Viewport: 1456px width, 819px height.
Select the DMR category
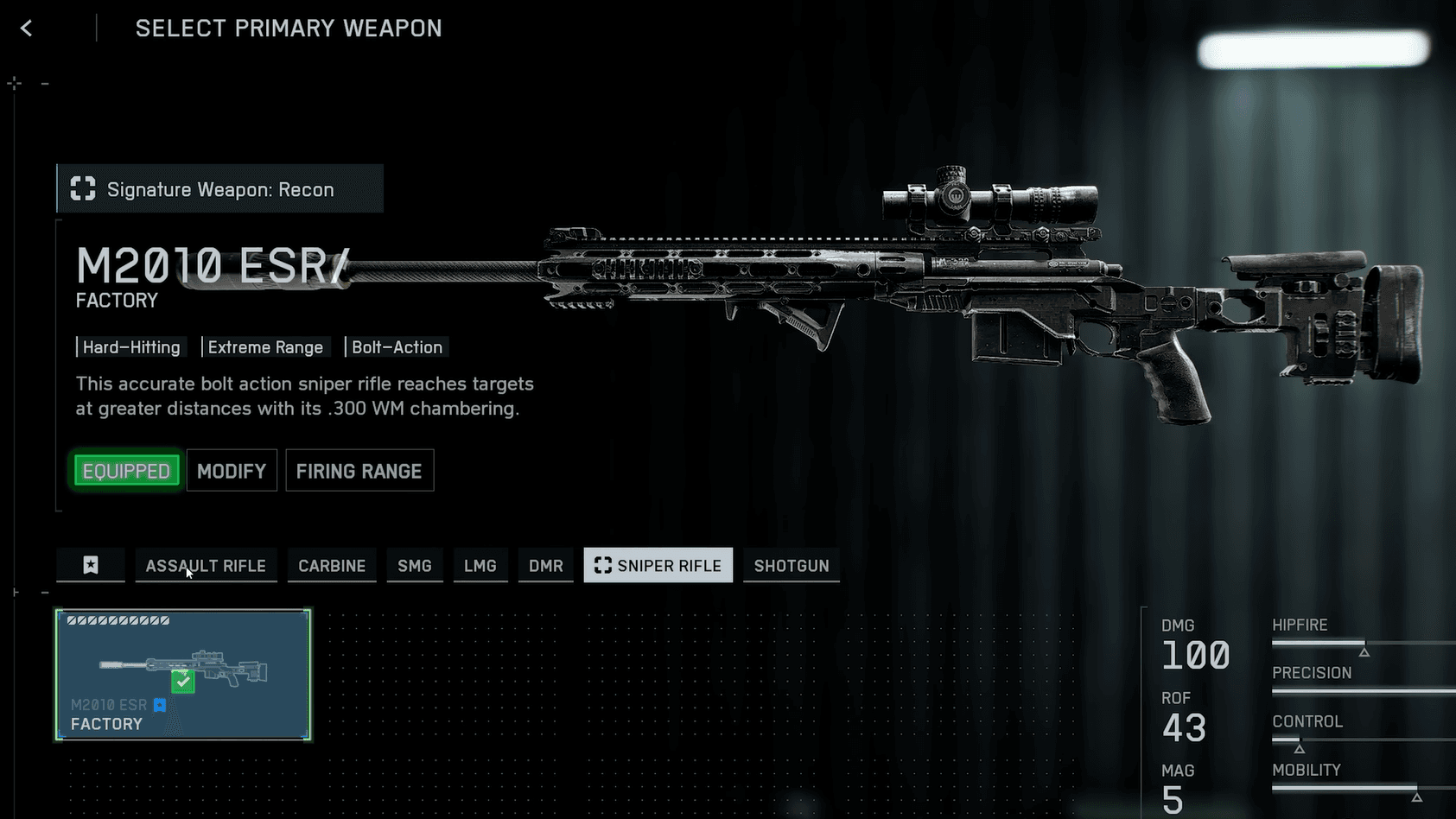(545, 566)
